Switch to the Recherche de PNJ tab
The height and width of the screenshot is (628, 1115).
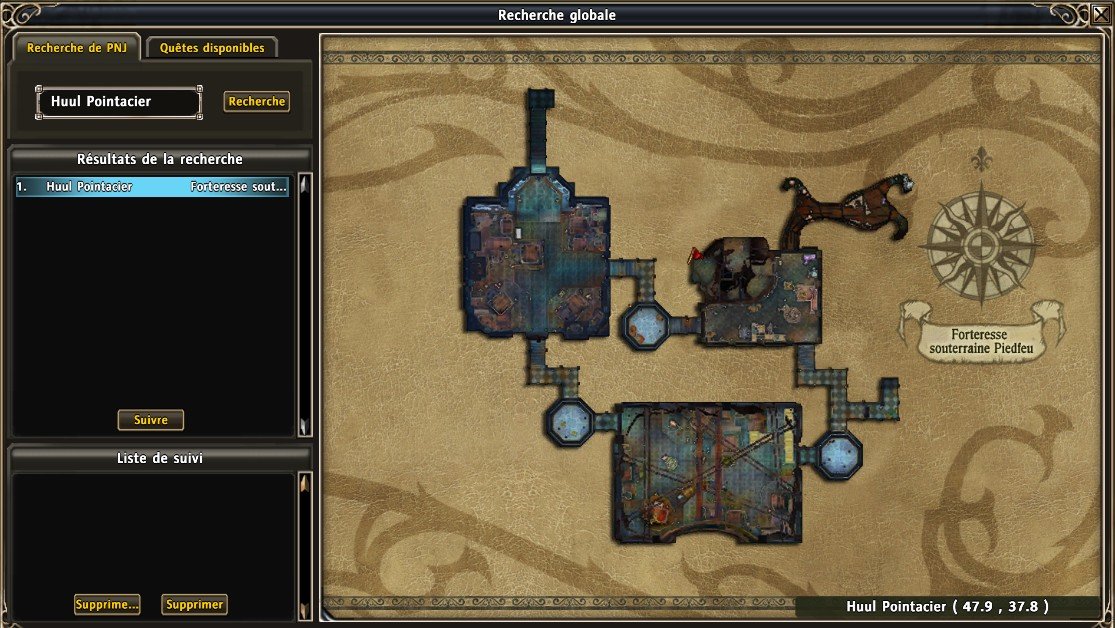coord(75,48)
